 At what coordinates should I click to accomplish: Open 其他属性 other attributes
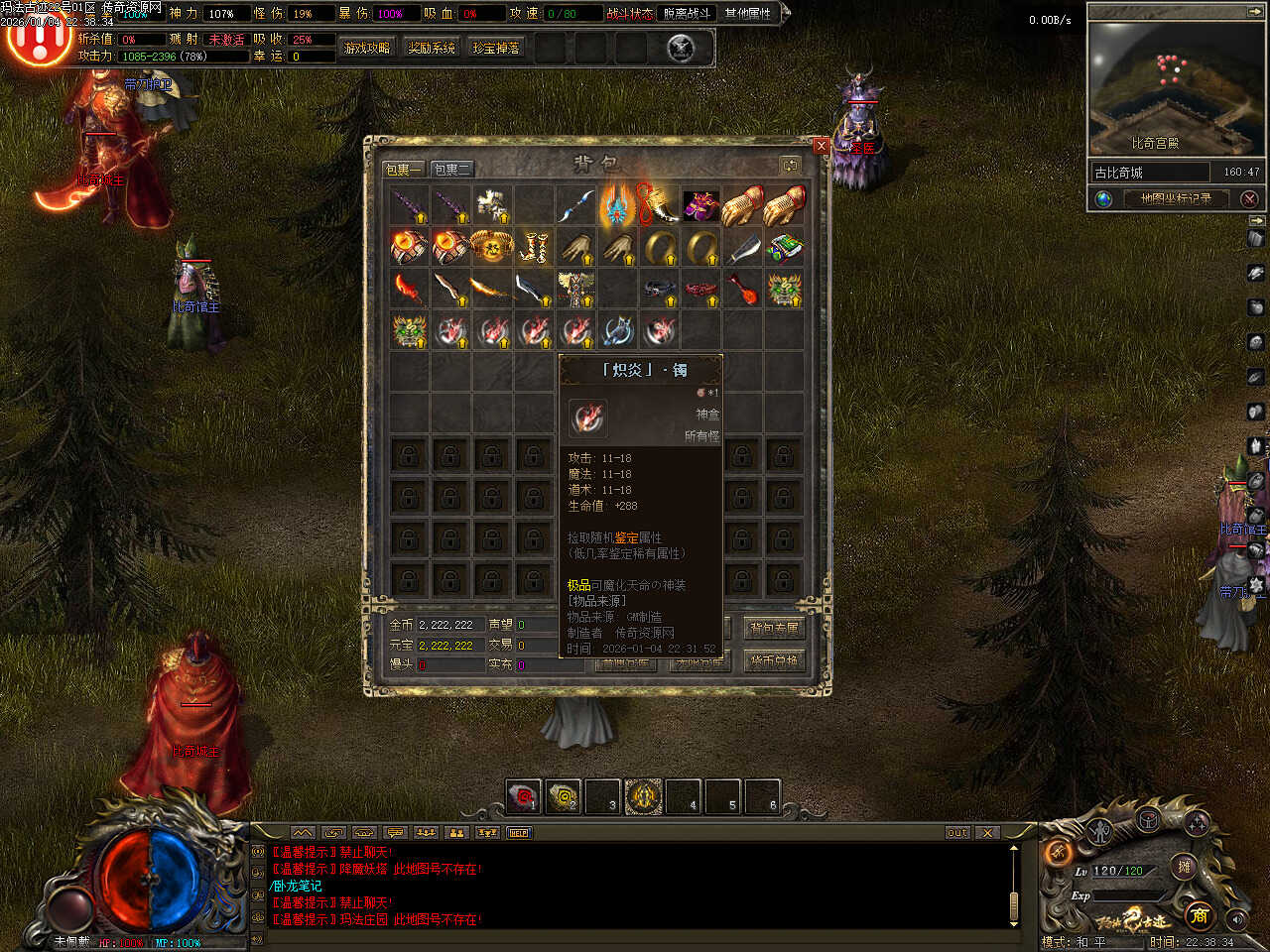click(x=748, y=14)
